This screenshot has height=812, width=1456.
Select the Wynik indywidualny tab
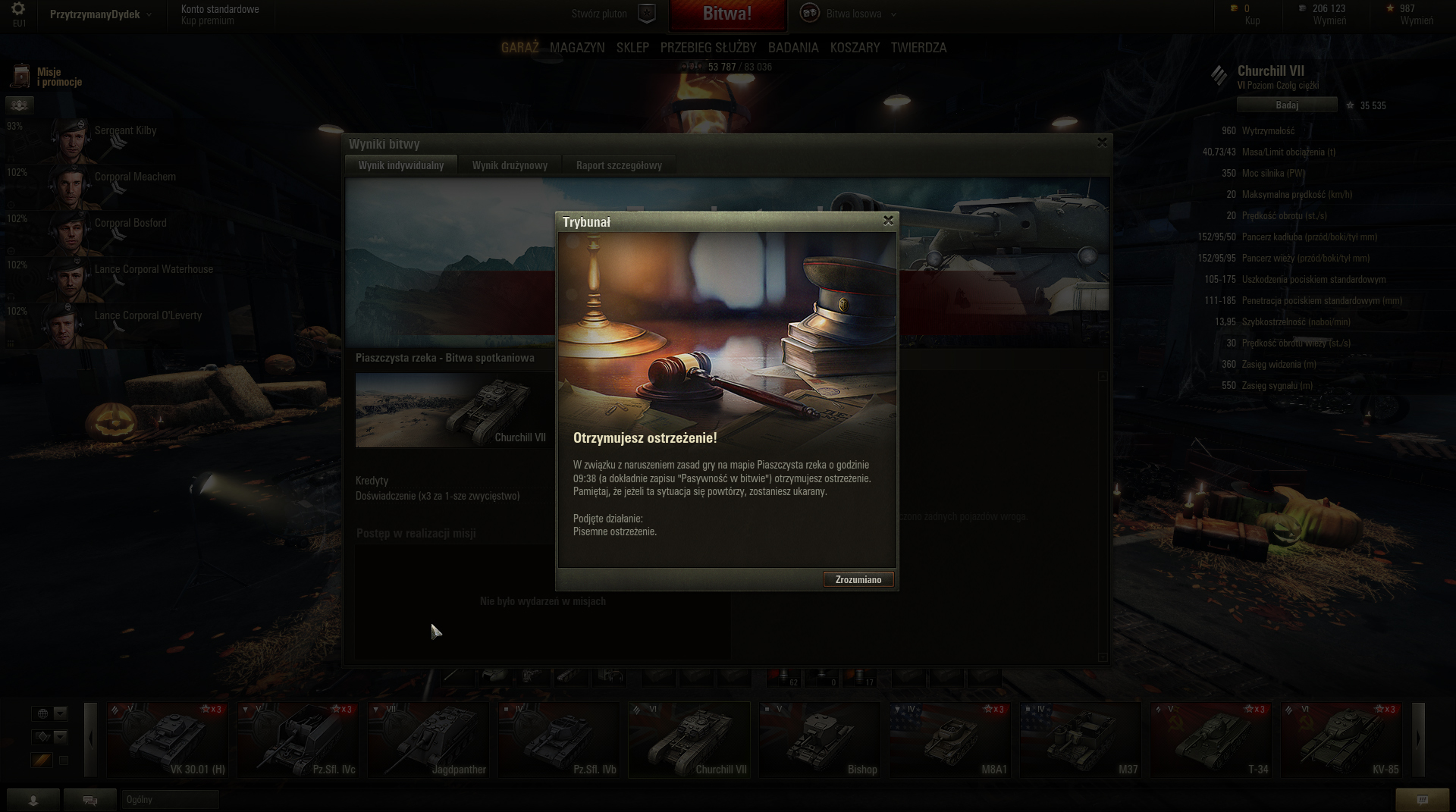[400, 165]
